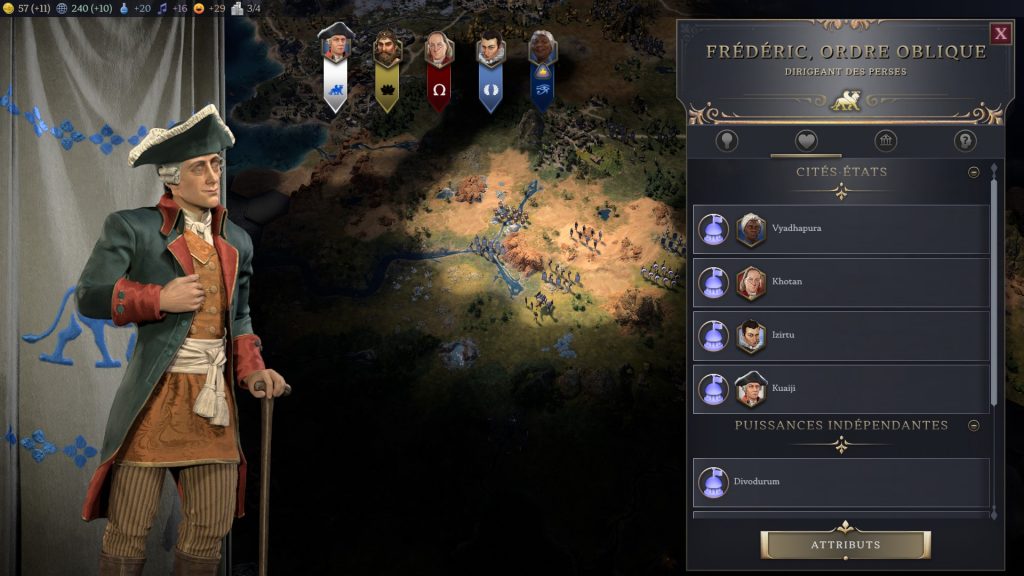
Task: Select the Kuaiji city-state row
Action: (841, 388)
